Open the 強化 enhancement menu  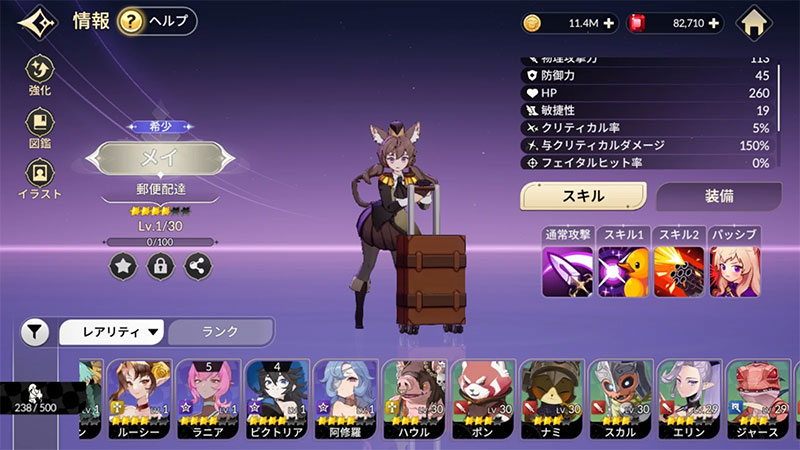coord(40,76)
